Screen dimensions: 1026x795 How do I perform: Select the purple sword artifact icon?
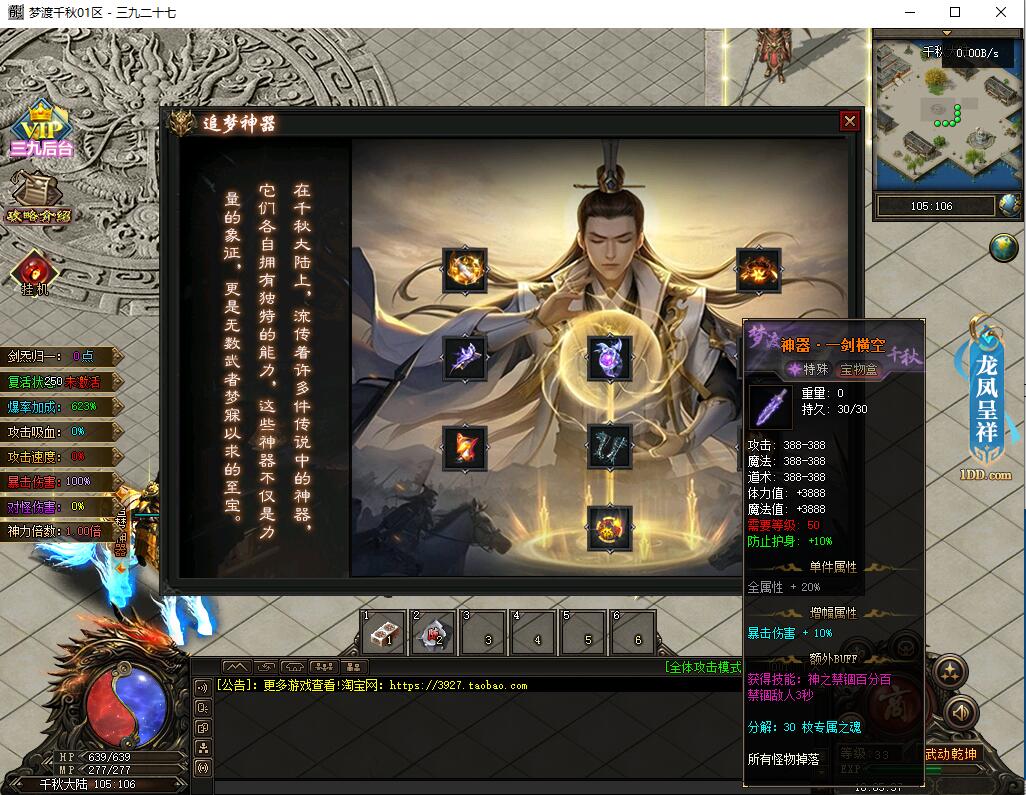pyautogui.click(x=465, y=357)
